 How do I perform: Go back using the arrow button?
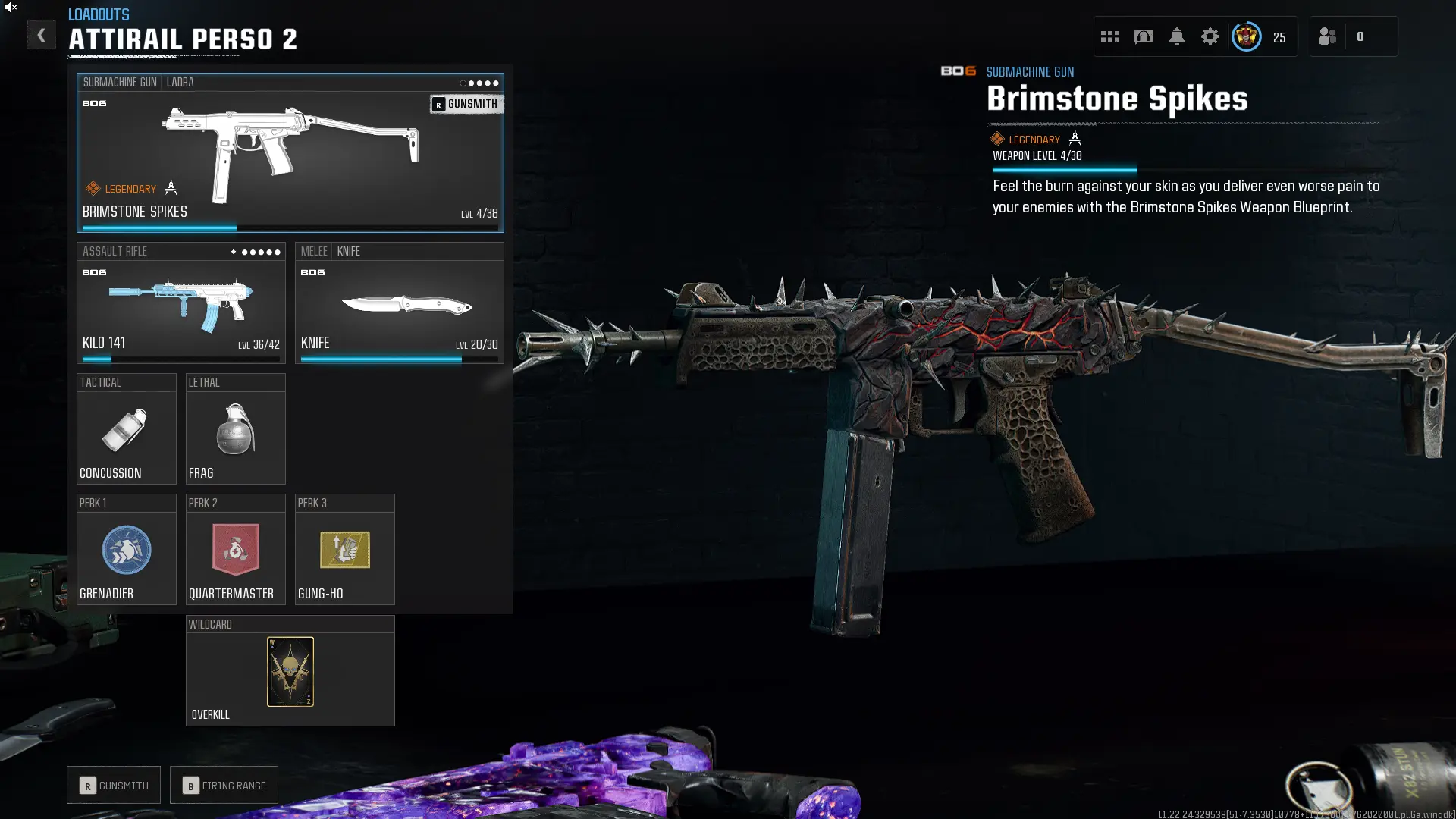pyautogui.click(x=41, y=35)
